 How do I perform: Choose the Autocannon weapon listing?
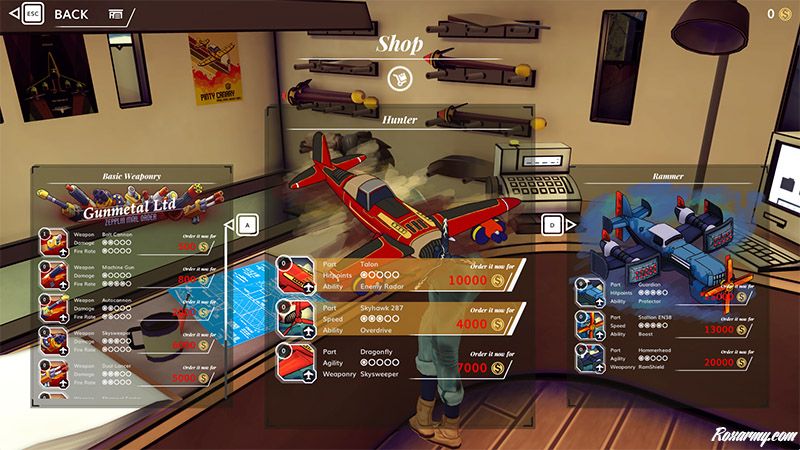(x=130, y=307)
